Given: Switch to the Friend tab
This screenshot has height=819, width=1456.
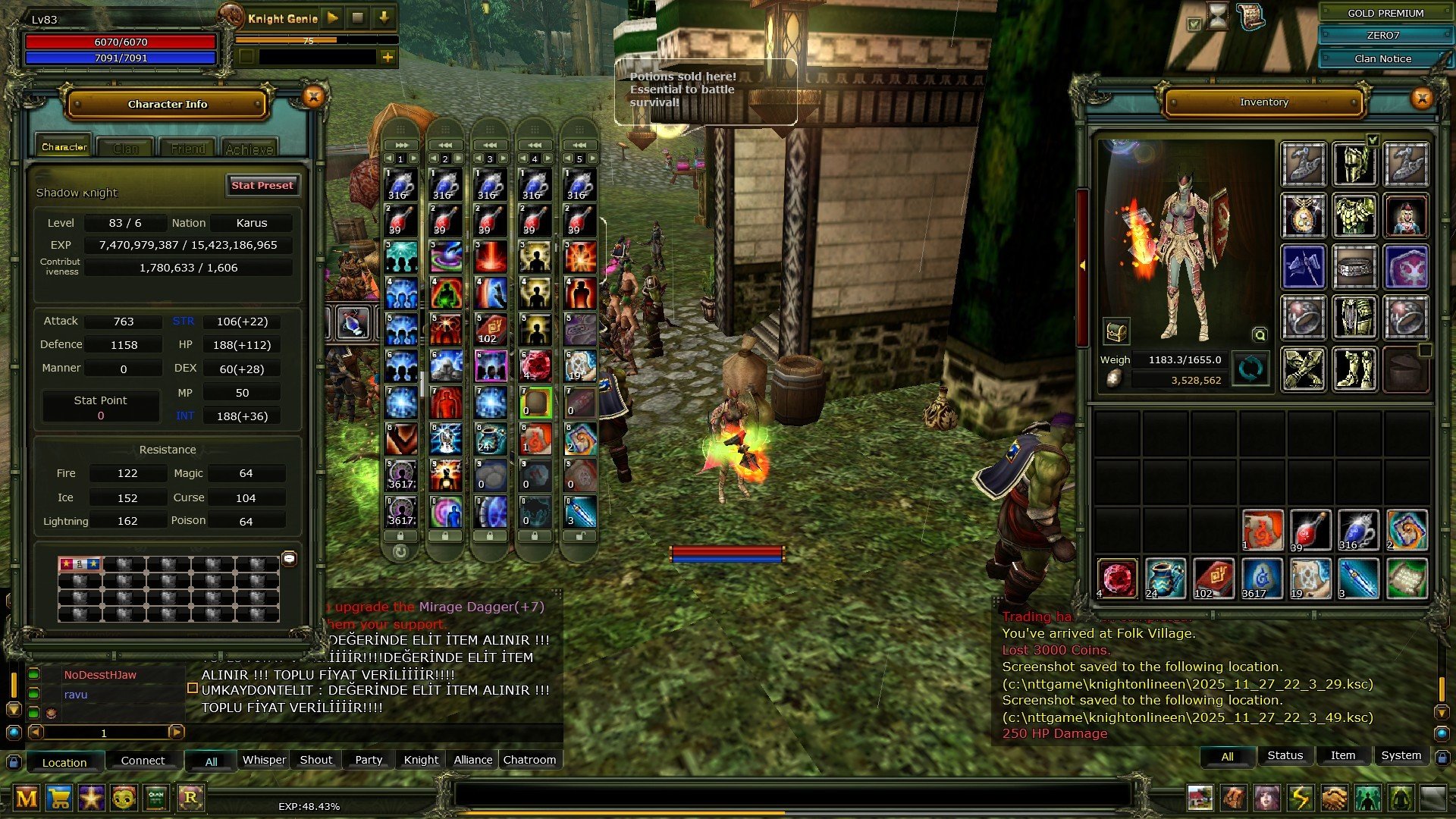Looking at the screenshot, I should (x=187, y=149).
